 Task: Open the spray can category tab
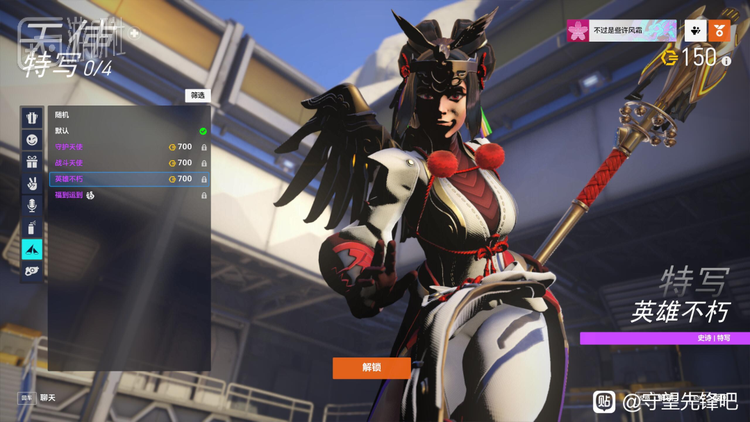click(x=33, y=227)
